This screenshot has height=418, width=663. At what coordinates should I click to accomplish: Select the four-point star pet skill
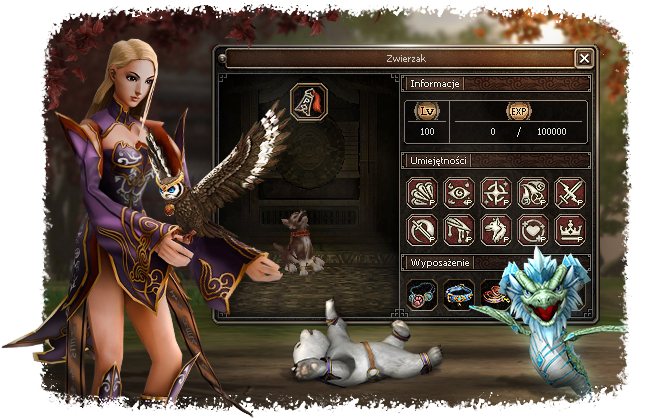pos(496,191)
